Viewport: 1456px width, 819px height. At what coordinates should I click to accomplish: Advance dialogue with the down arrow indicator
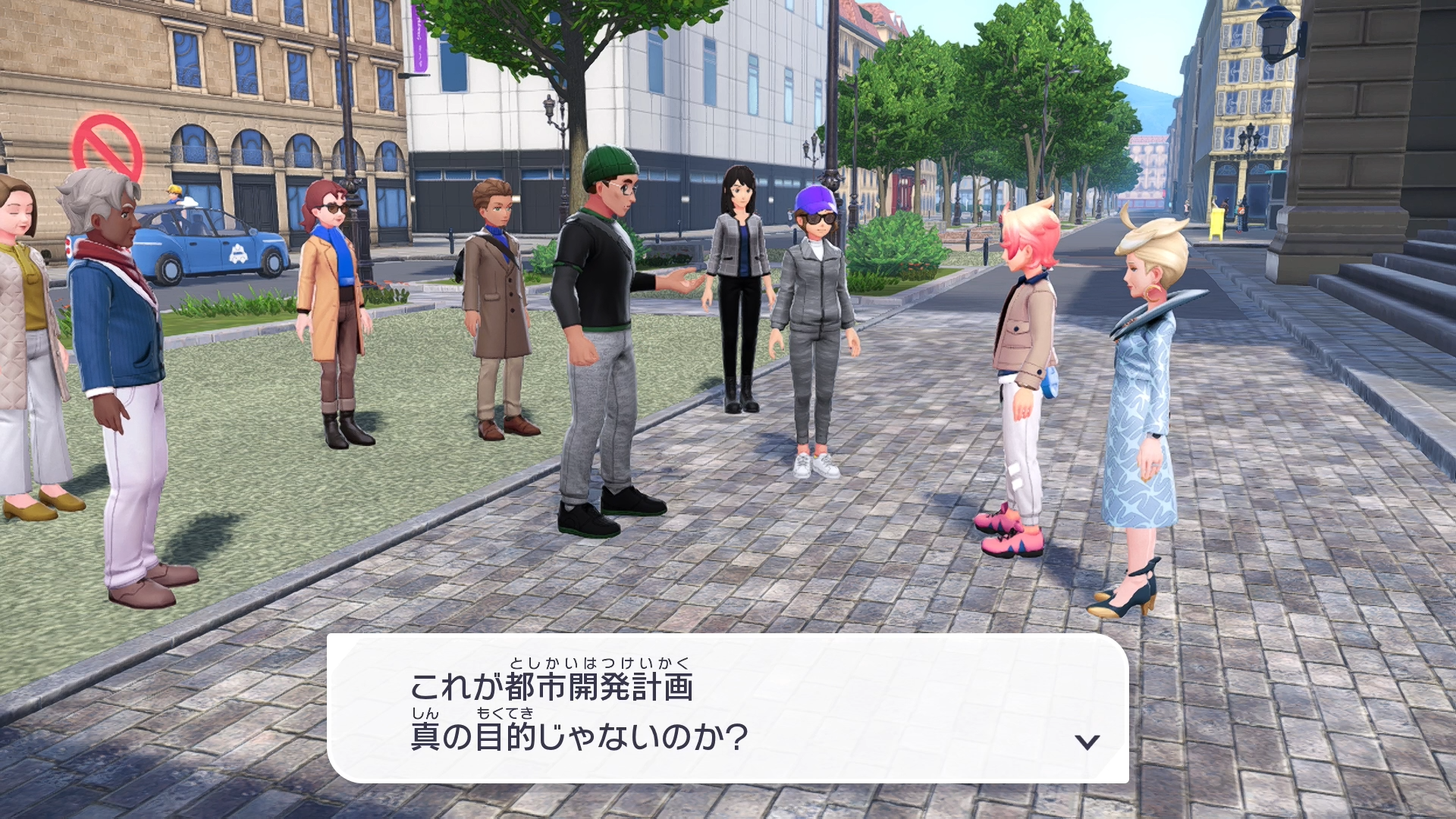(x=1087, y=742)
